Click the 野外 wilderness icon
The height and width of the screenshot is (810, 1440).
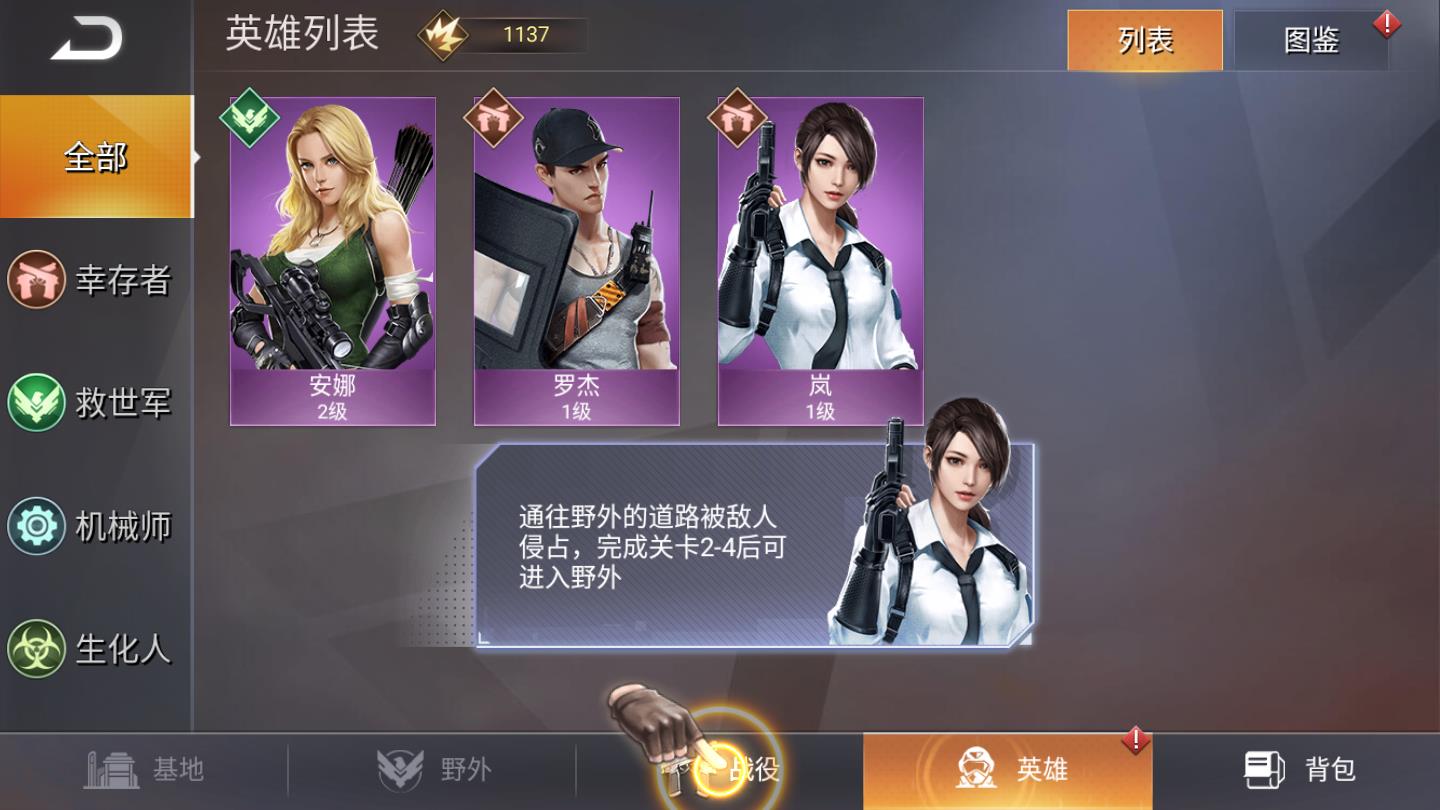398,764
